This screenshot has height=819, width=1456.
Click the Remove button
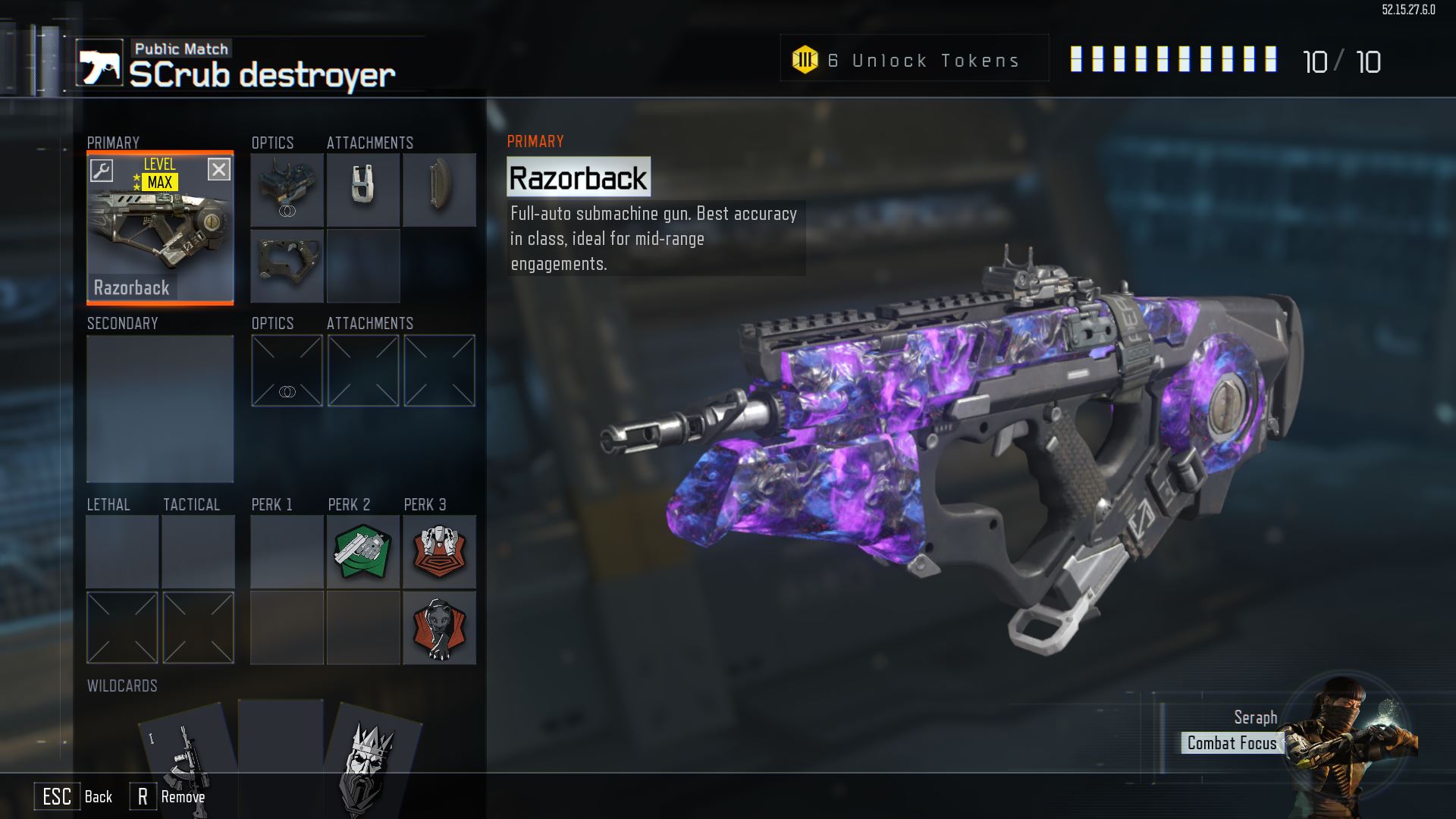pos(168,797)
